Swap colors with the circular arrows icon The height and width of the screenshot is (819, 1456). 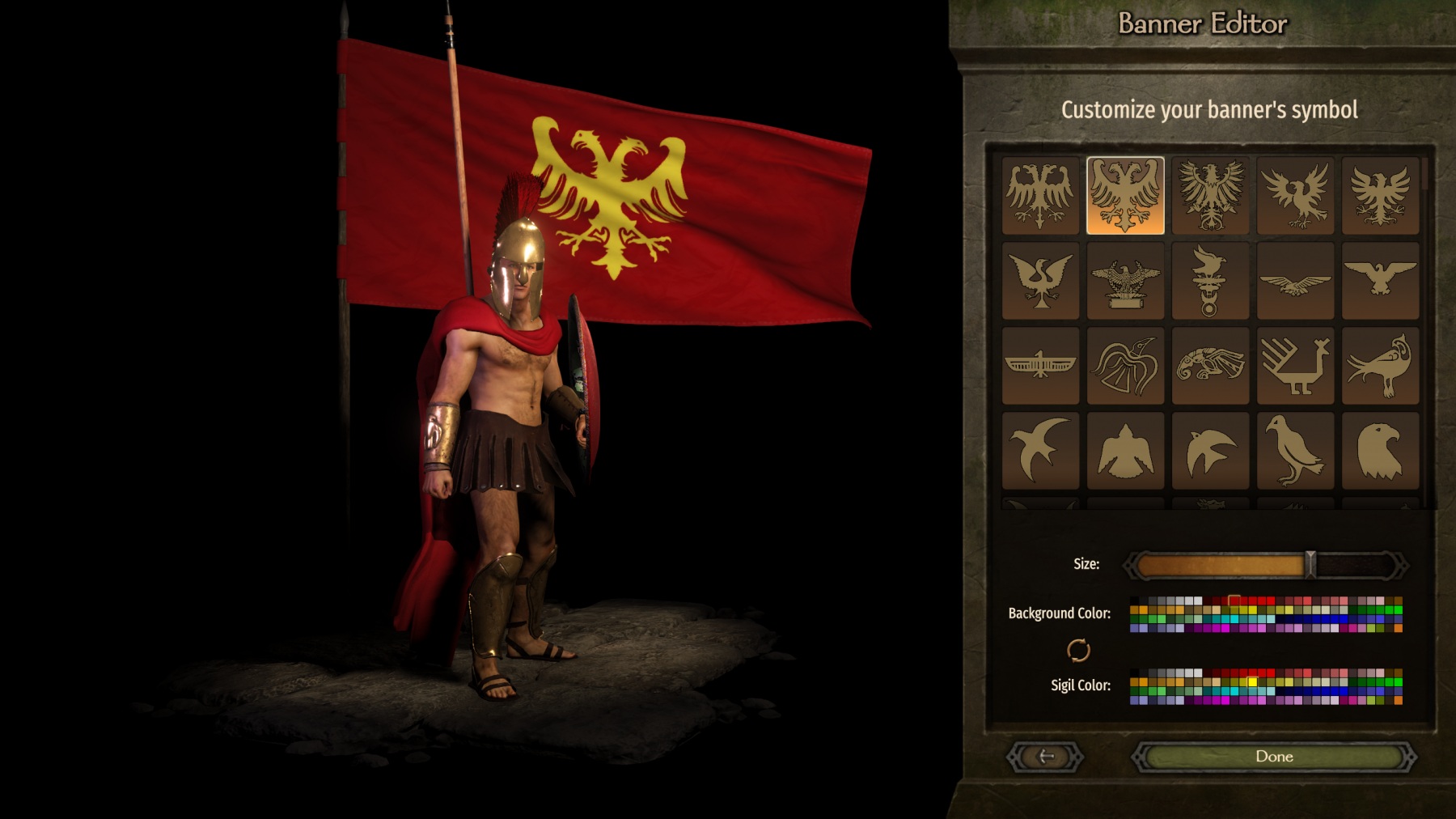click(1078, 650)
